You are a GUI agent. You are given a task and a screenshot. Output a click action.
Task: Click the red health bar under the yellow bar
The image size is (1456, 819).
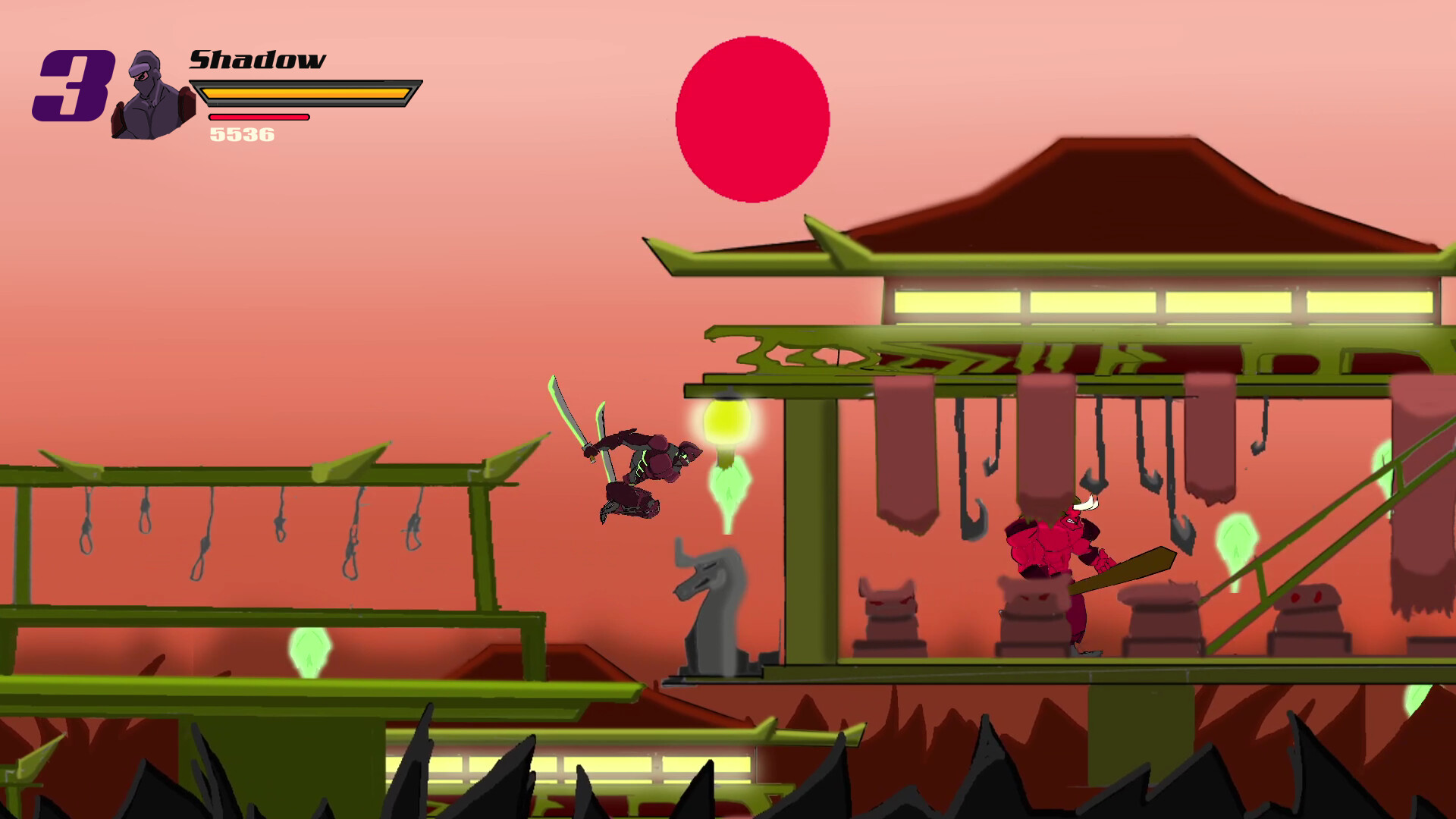[x=258, y=118]
